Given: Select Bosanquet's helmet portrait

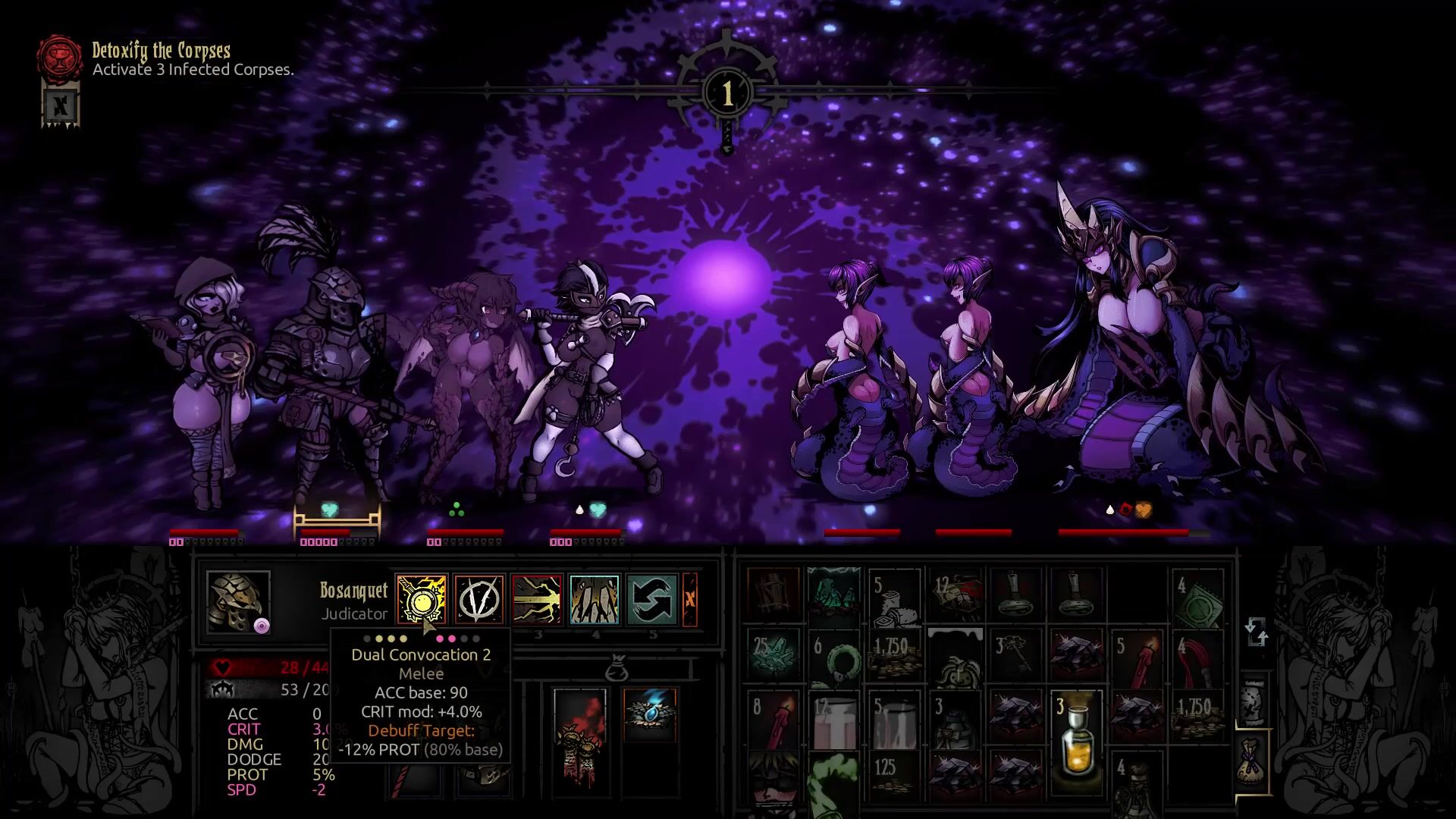Looking at the screenshot, I should [x=238, y=601].
